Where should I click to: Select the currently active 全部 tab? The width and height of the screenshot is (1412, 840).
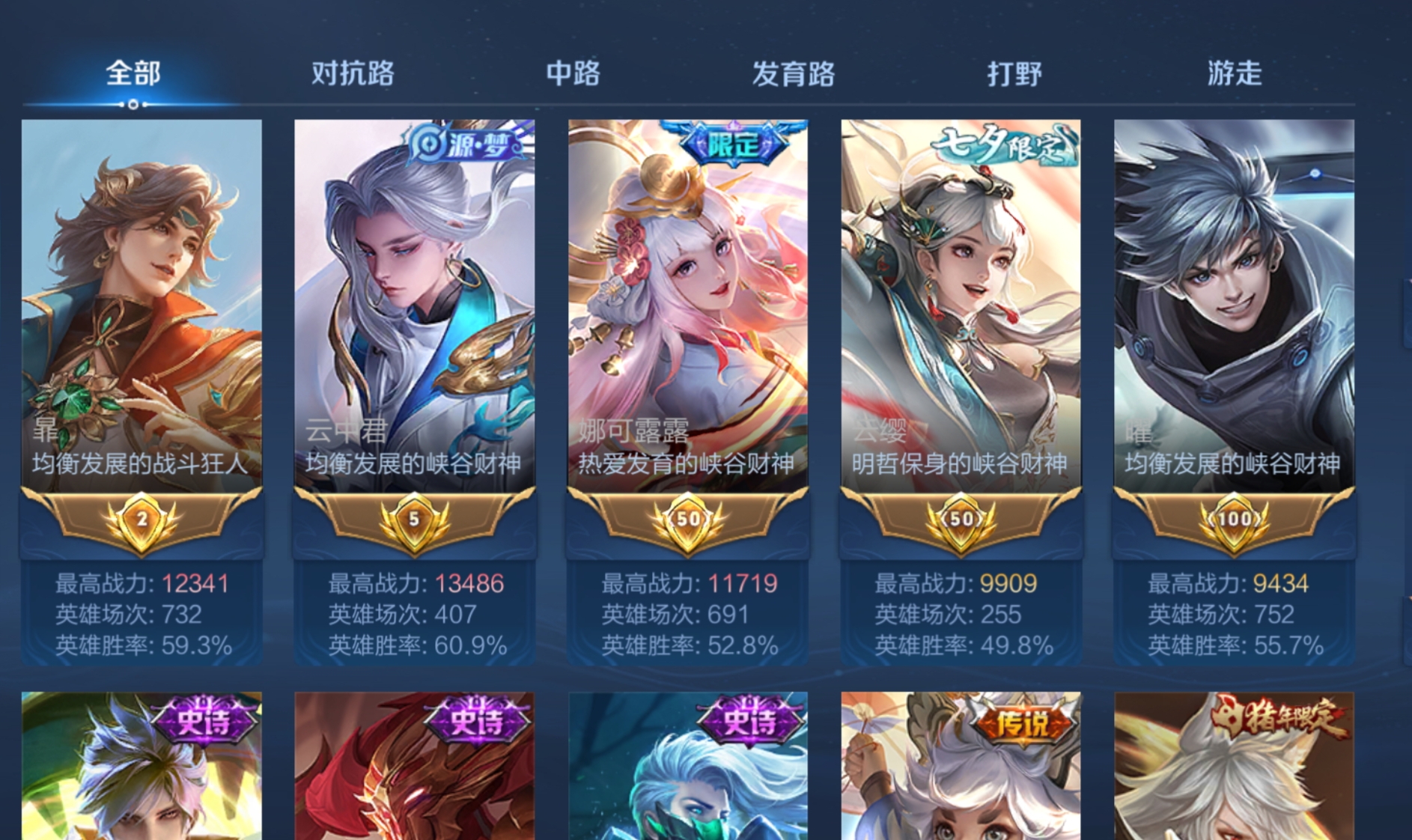point(132,73)
